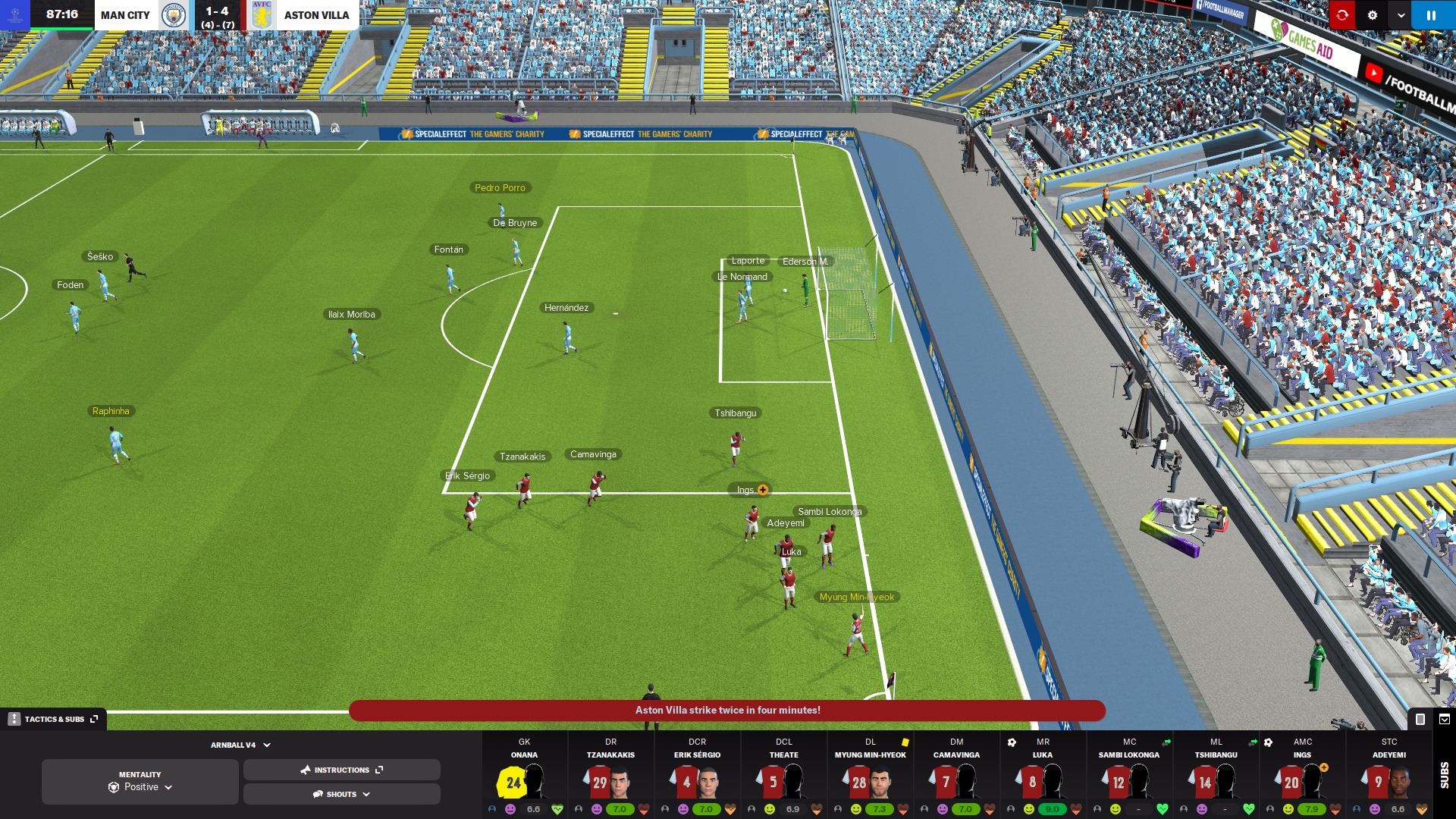Click the red replay camera button
This screenshot has height=819, width=1456.
point(1342,15)
